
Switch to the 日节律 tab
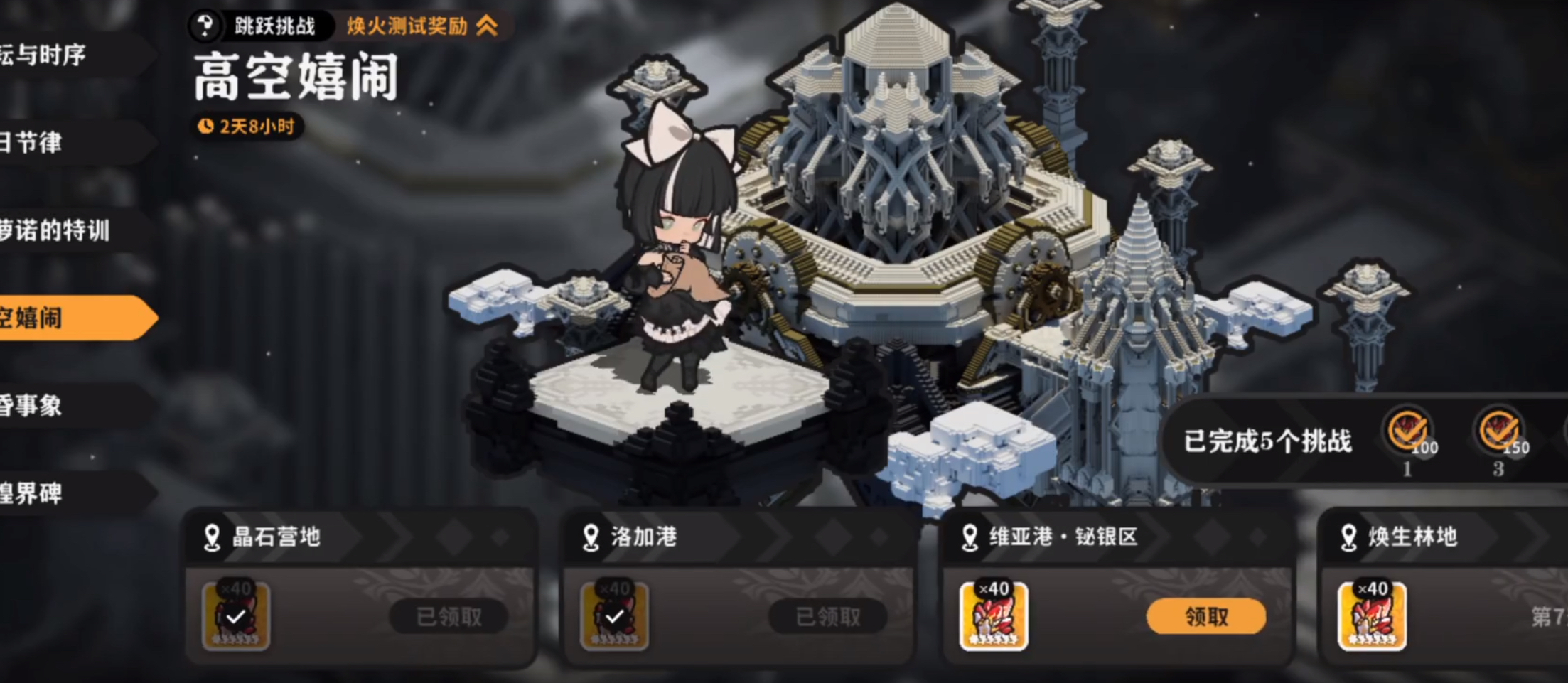32,143
